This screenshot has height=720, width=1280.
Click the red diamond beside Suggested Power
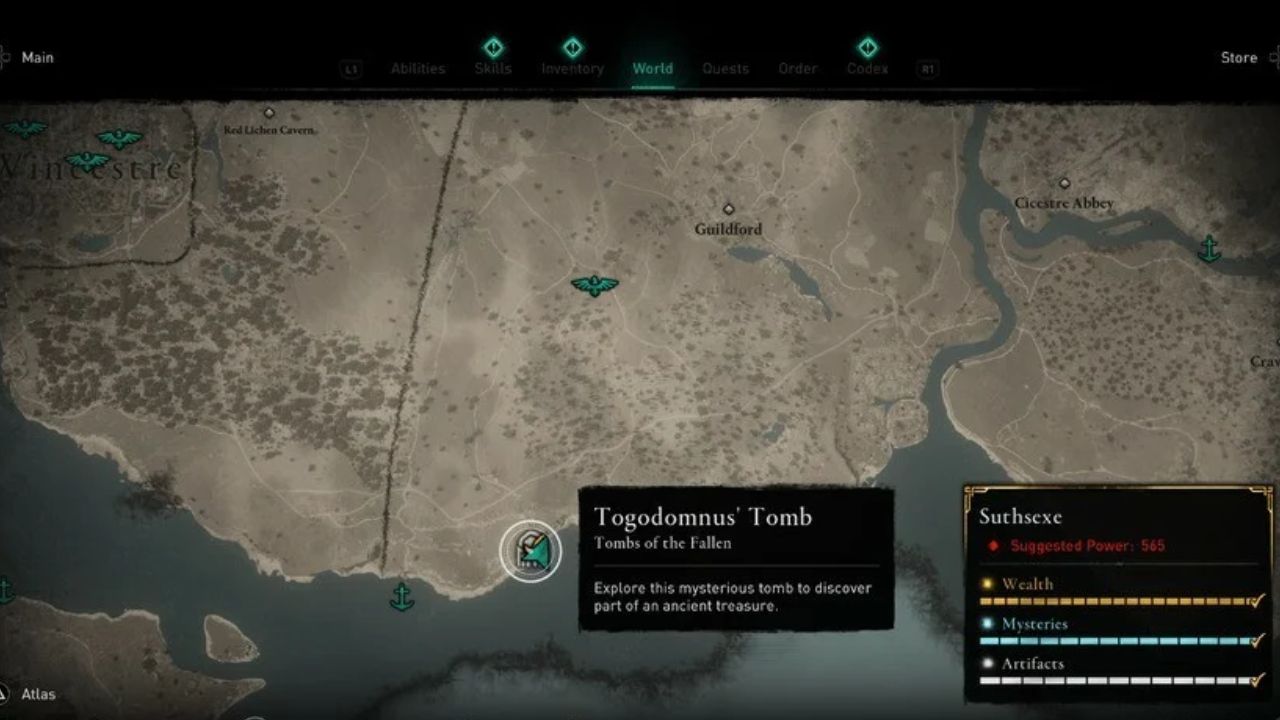(993, 545)
